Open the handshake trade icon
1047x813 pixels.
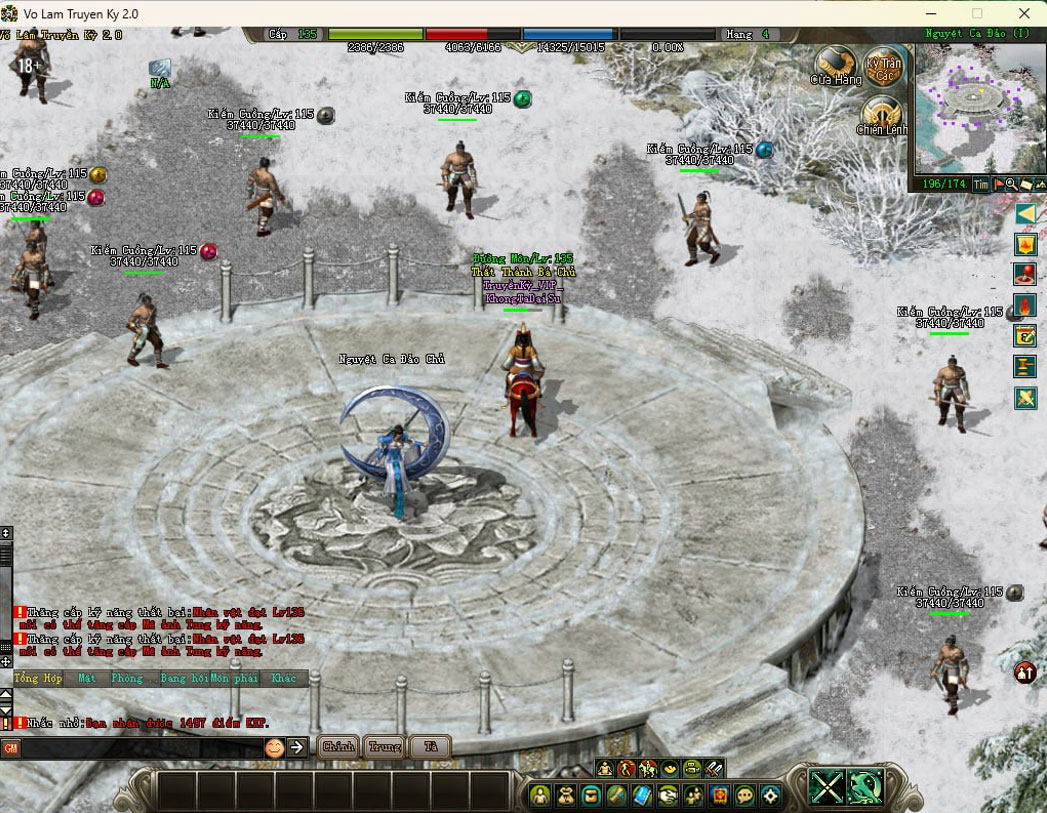point(667,795)
